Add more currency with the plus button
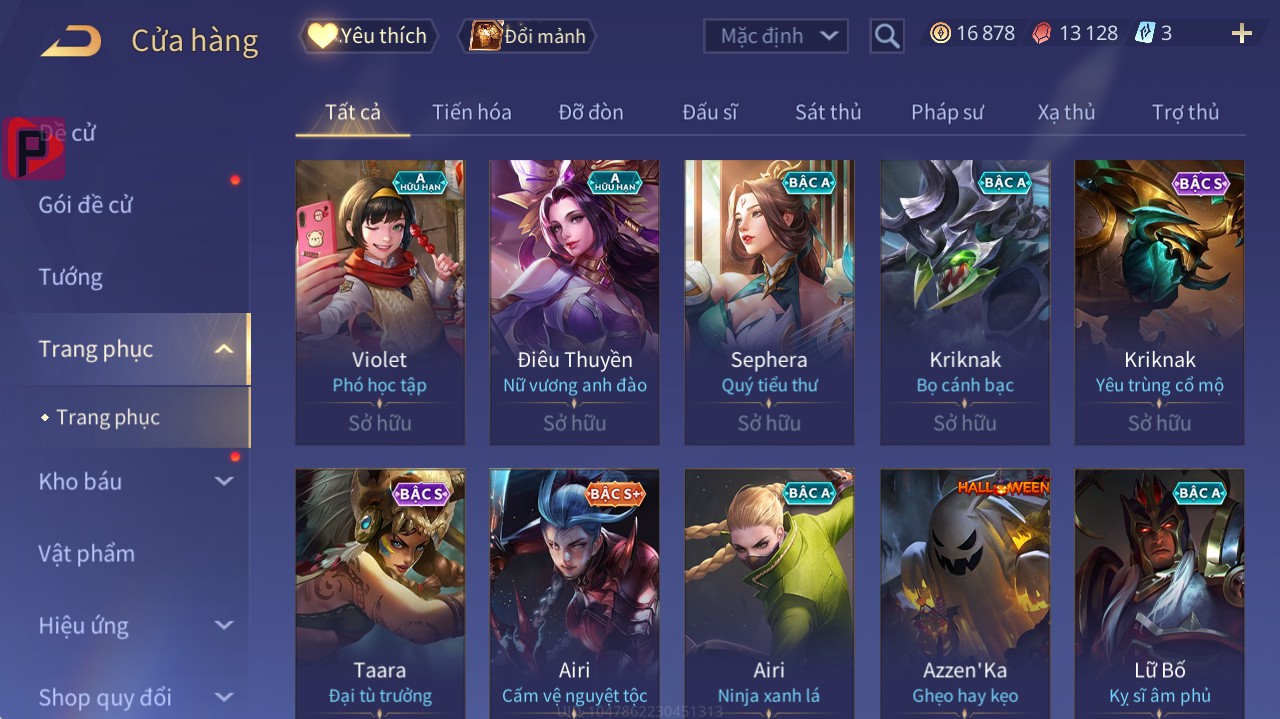1280x719 pixels. pyautogui.click(x=1242, y=34)
